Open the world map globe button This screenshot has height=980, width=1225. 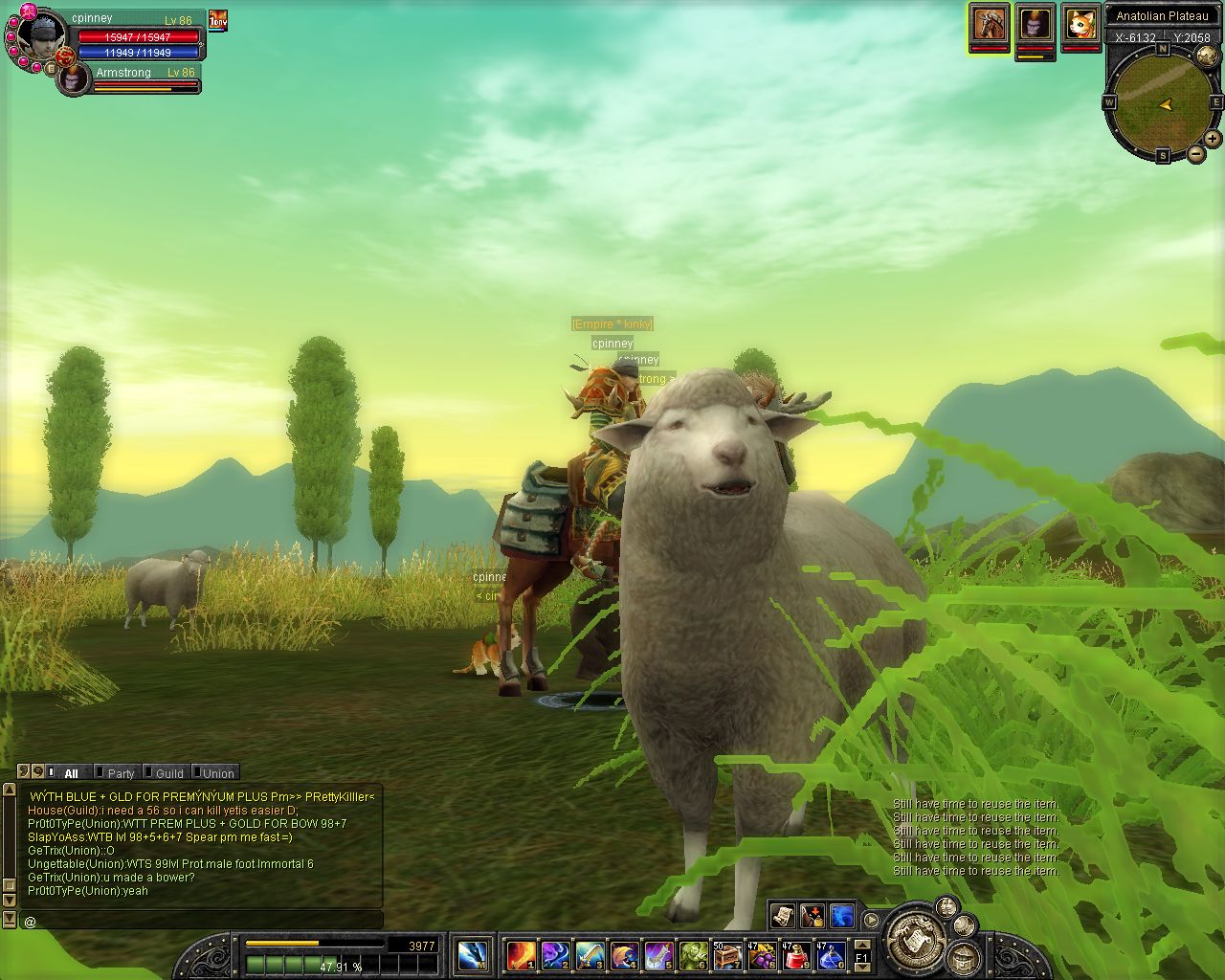point(1207,56)
